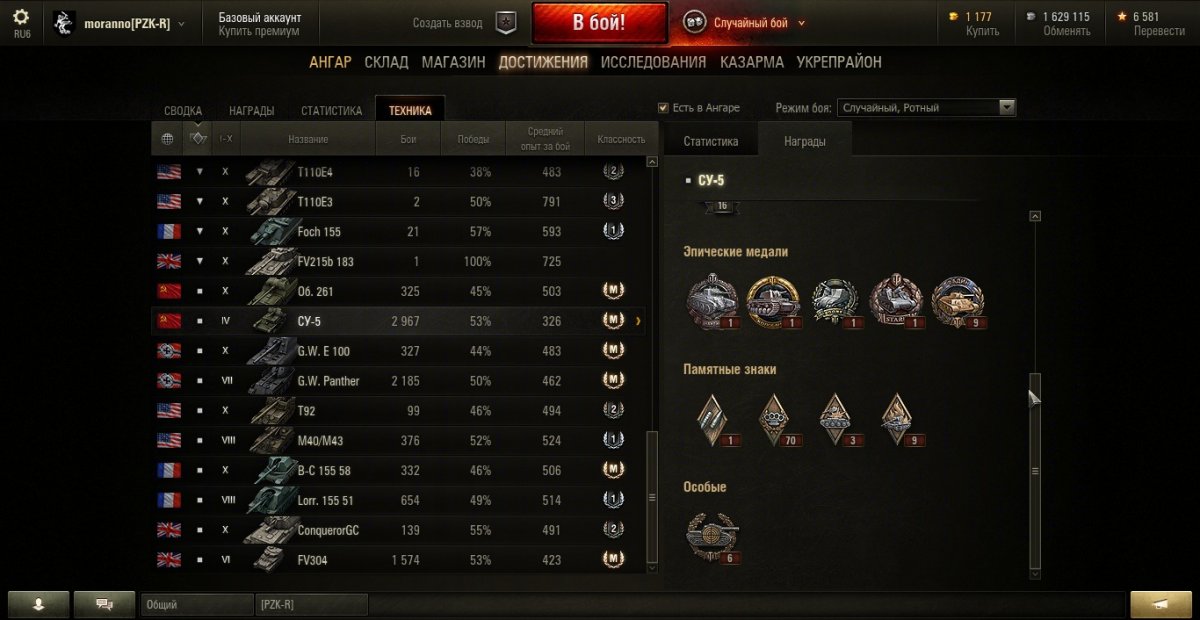Show the vehicle Статистика panel tab
Viewport: 1200px width, 620px height.
(711, 142)
